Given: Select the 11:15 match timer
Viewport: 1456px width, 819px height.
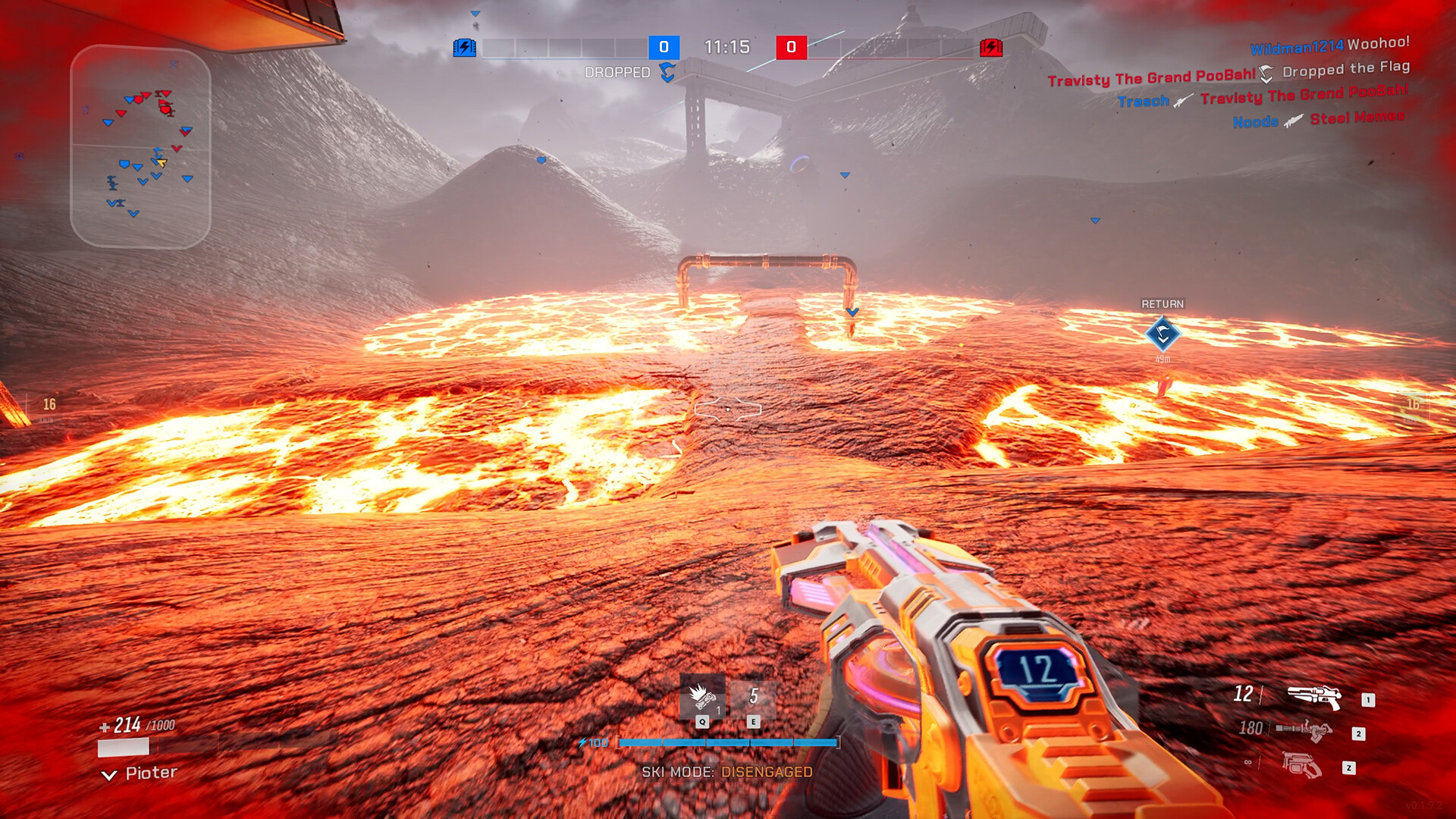Looking at the screenshot, I should click(726, 45).
